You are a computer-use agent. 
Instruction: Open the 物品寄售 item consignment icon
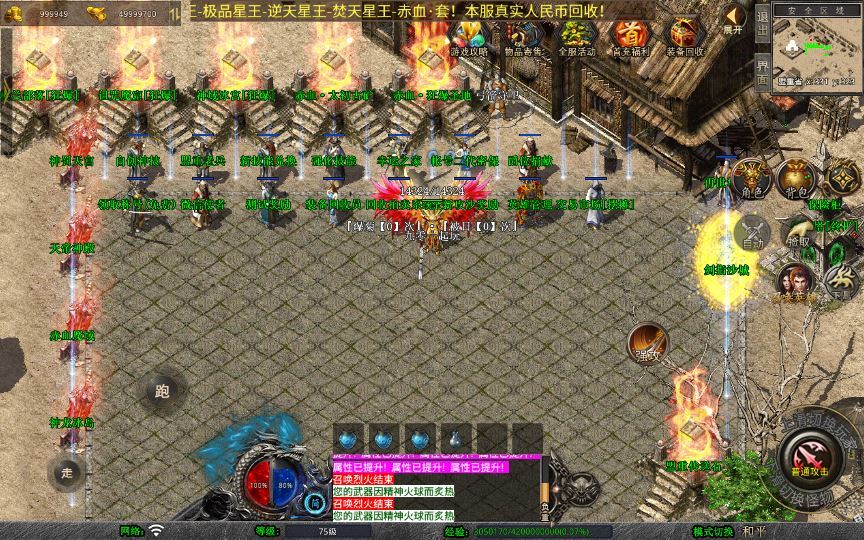pos(522,38)
